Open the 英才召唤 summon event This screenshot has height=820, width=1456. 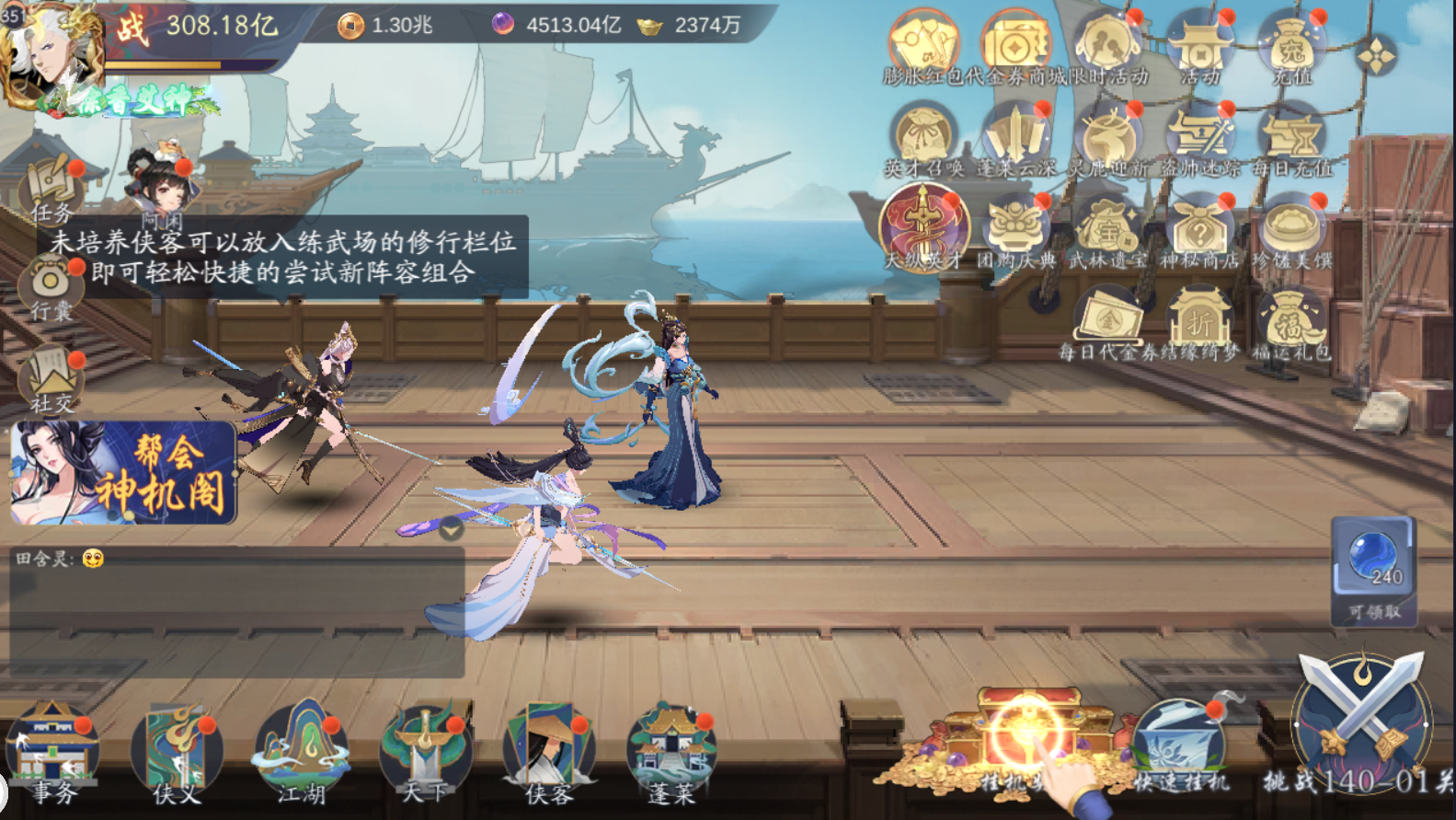[923, 140]
